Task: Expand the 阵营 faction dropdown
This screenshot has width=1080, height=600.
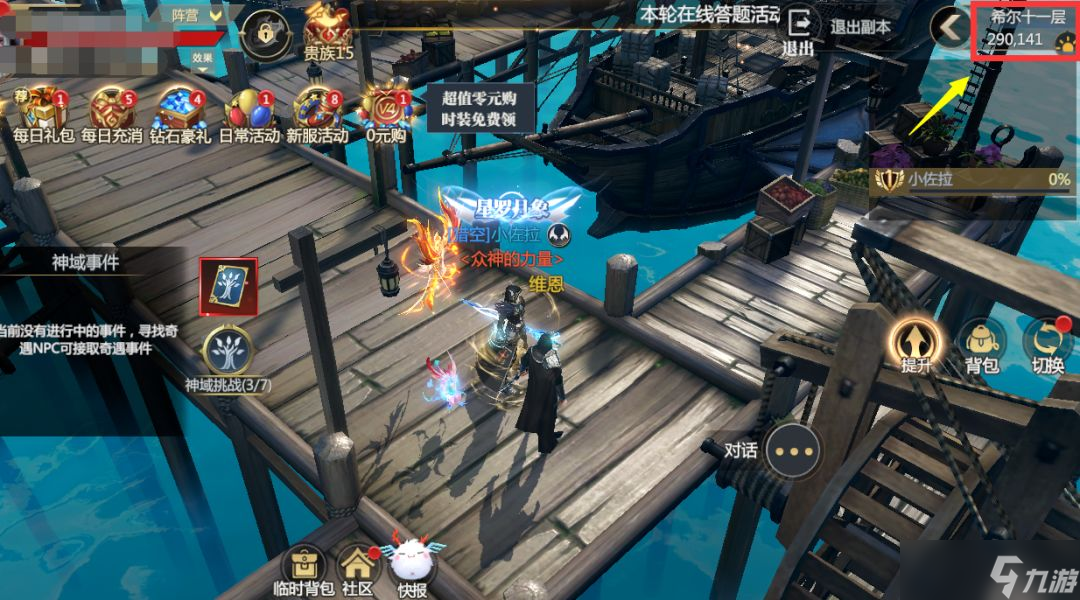Action: click(196, 16)
